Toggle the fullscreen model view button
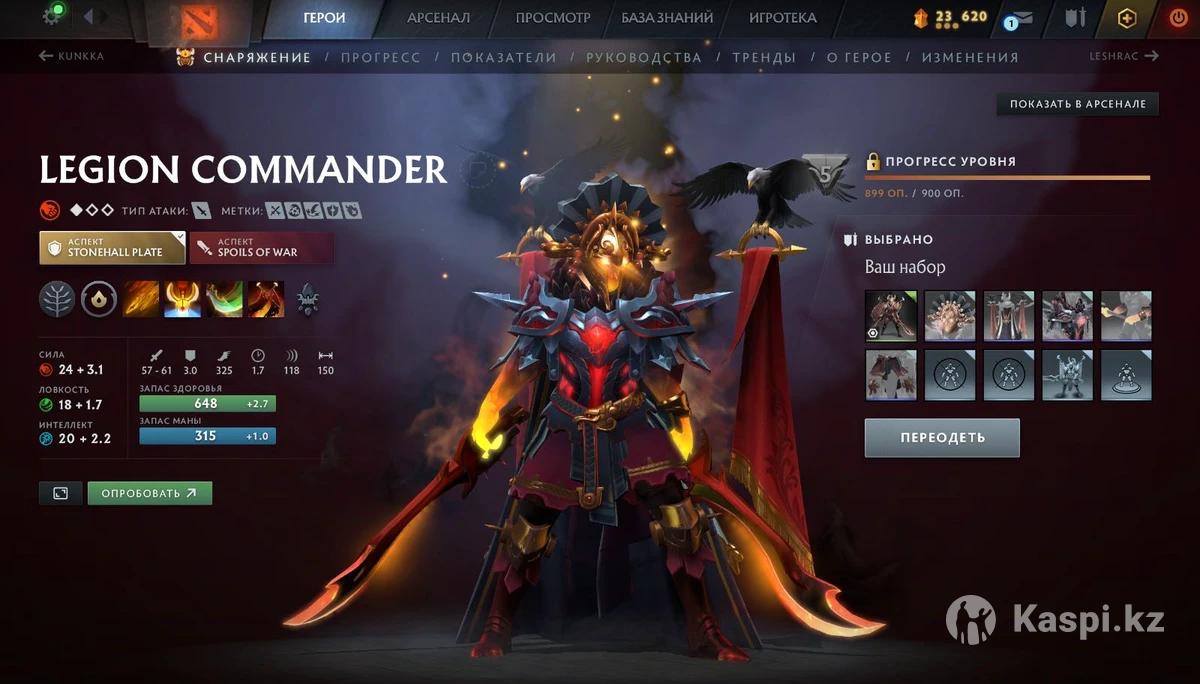This screenshot has width=1200, height=684. (60, 493)
